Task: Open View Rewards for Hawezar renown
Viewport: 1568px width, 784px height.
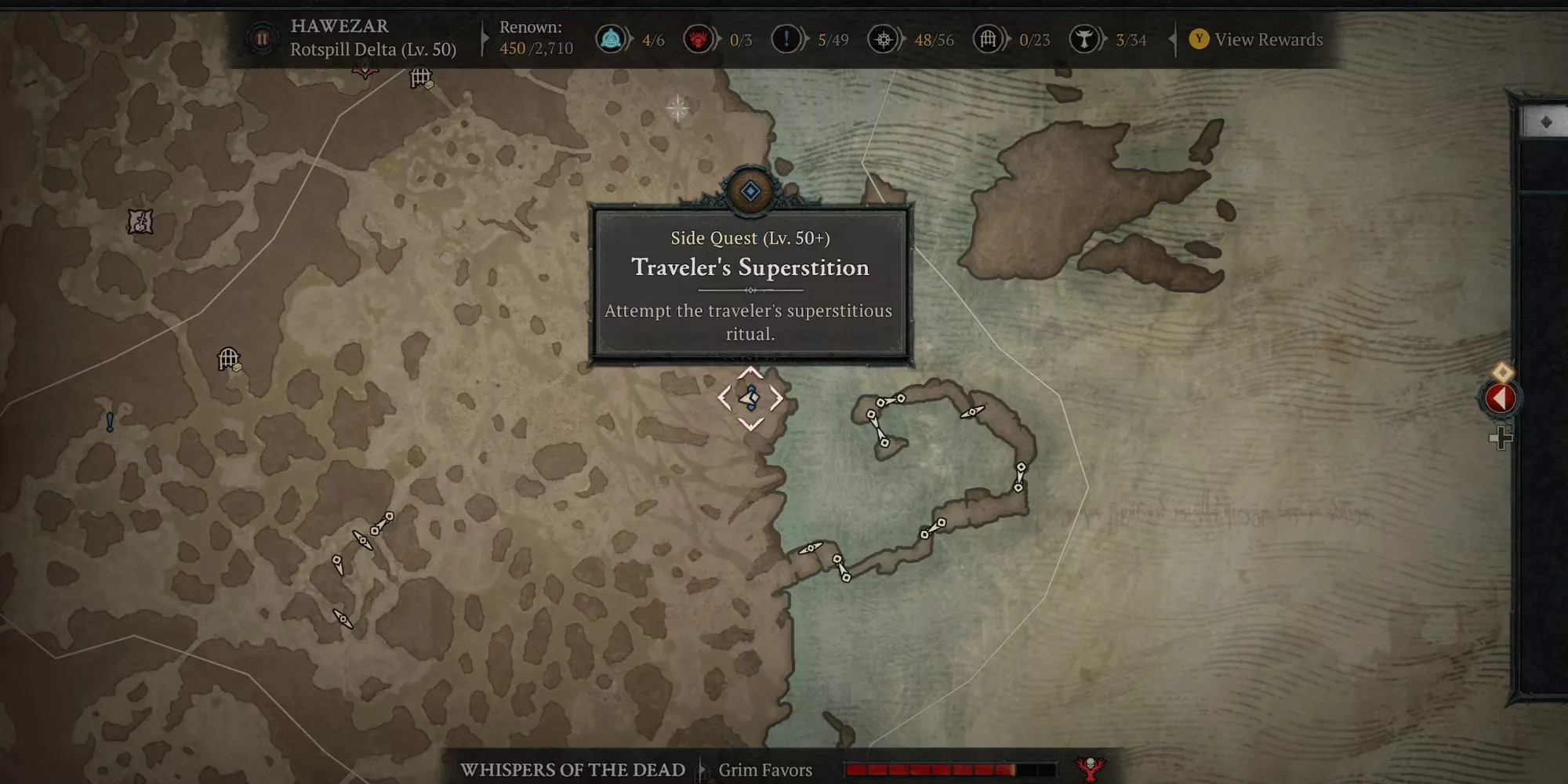Action: (1258, 39)
